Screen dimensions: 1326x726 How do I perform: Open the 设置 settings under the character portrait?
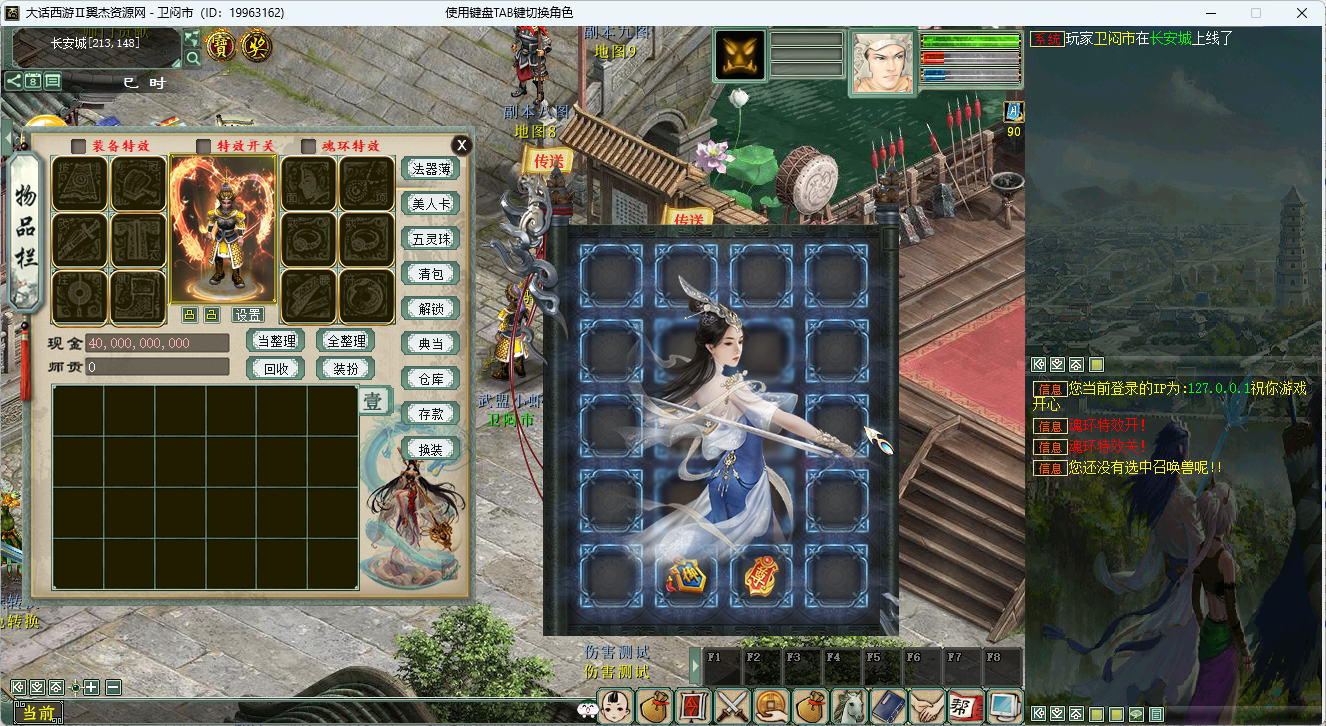(248, 315)
